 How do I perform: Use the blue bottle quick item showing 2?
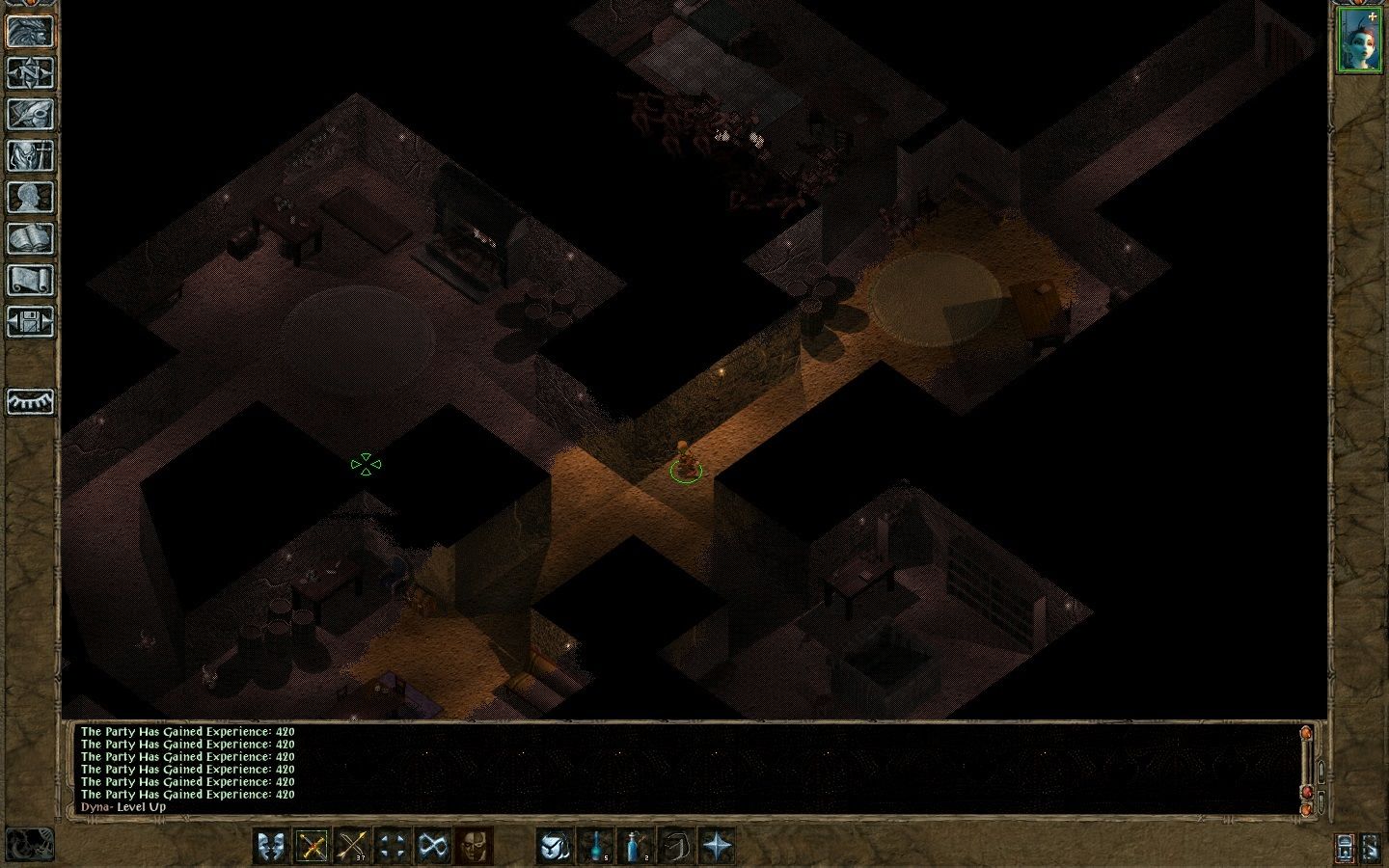[x=635, y=846]
